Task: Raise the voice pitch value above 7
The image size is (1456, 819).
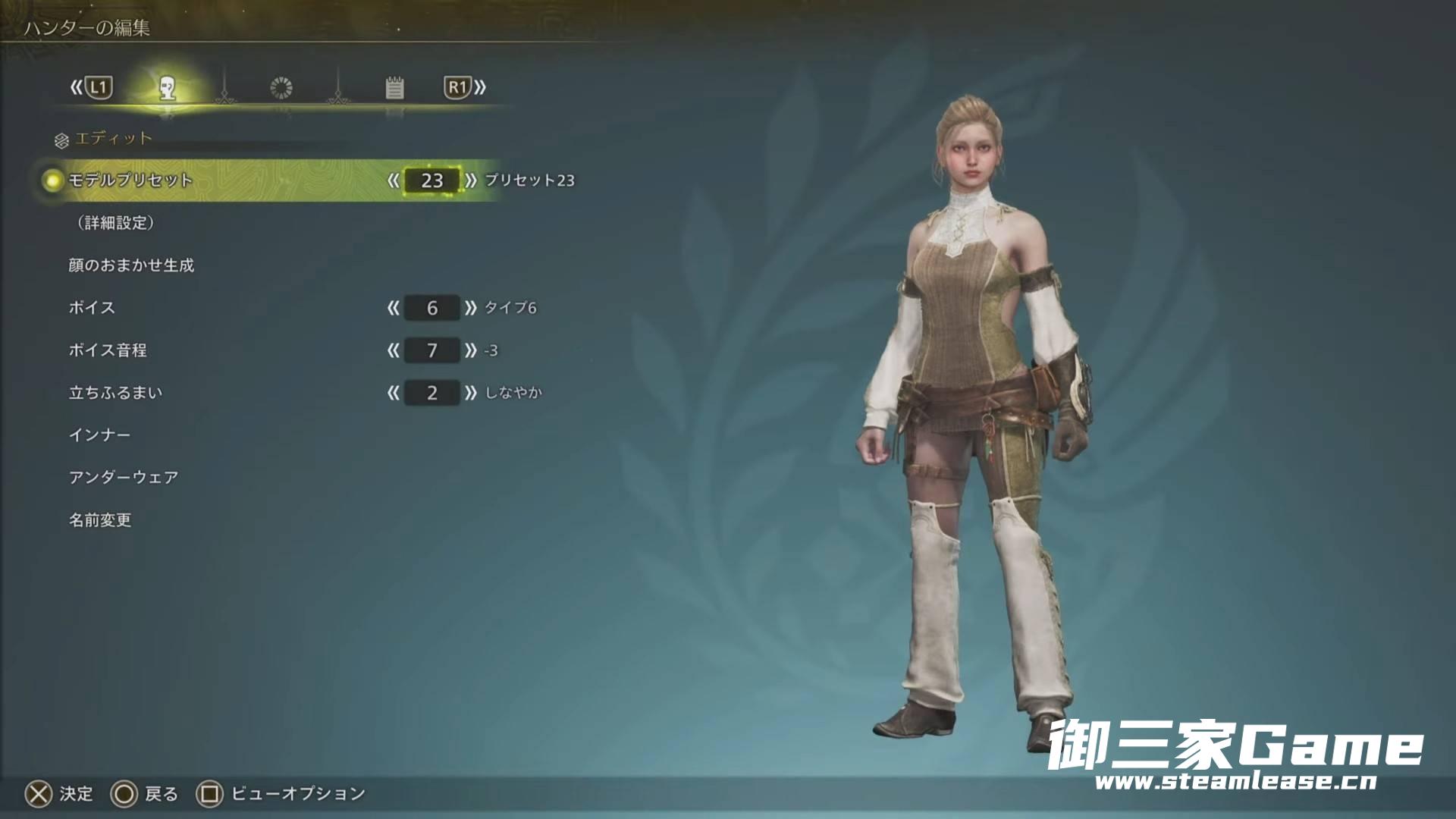Action: (471, 350)
